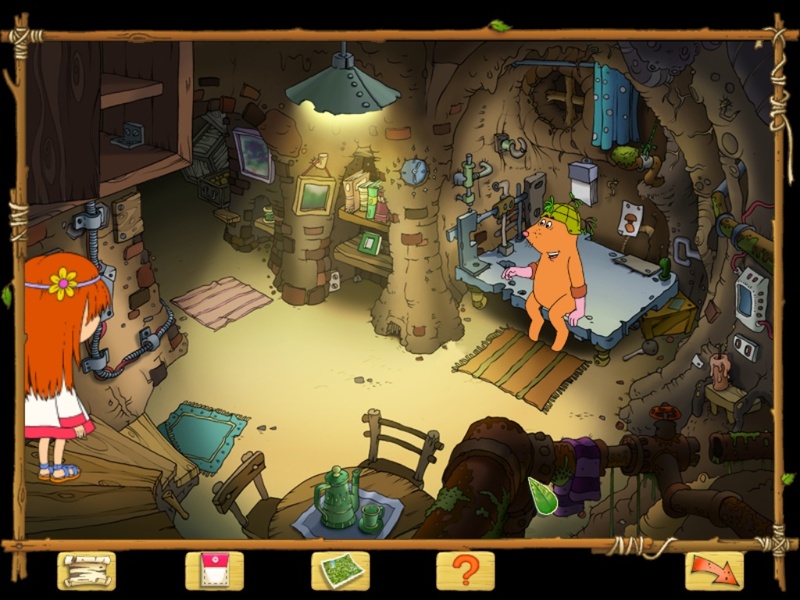The height and width of the screenshot is (600, 800).
Task: Show the green map
Action: (x=340, y=571)
